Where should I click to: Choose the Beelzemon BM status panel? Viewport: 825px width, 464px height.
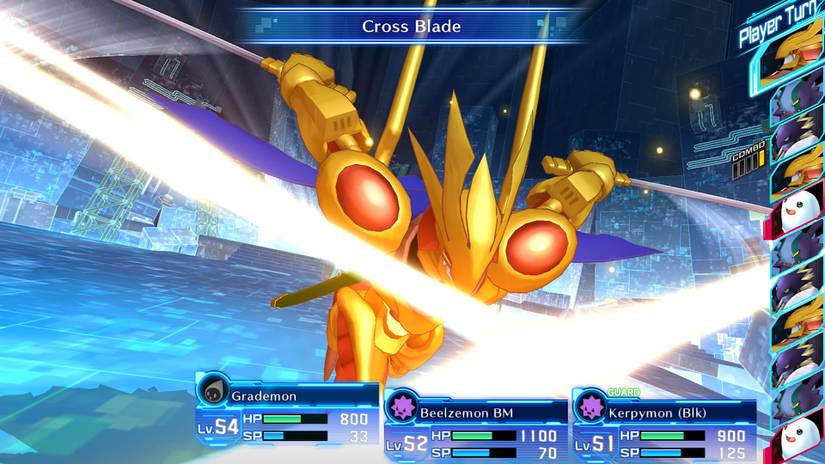click(x=475, y=423)
